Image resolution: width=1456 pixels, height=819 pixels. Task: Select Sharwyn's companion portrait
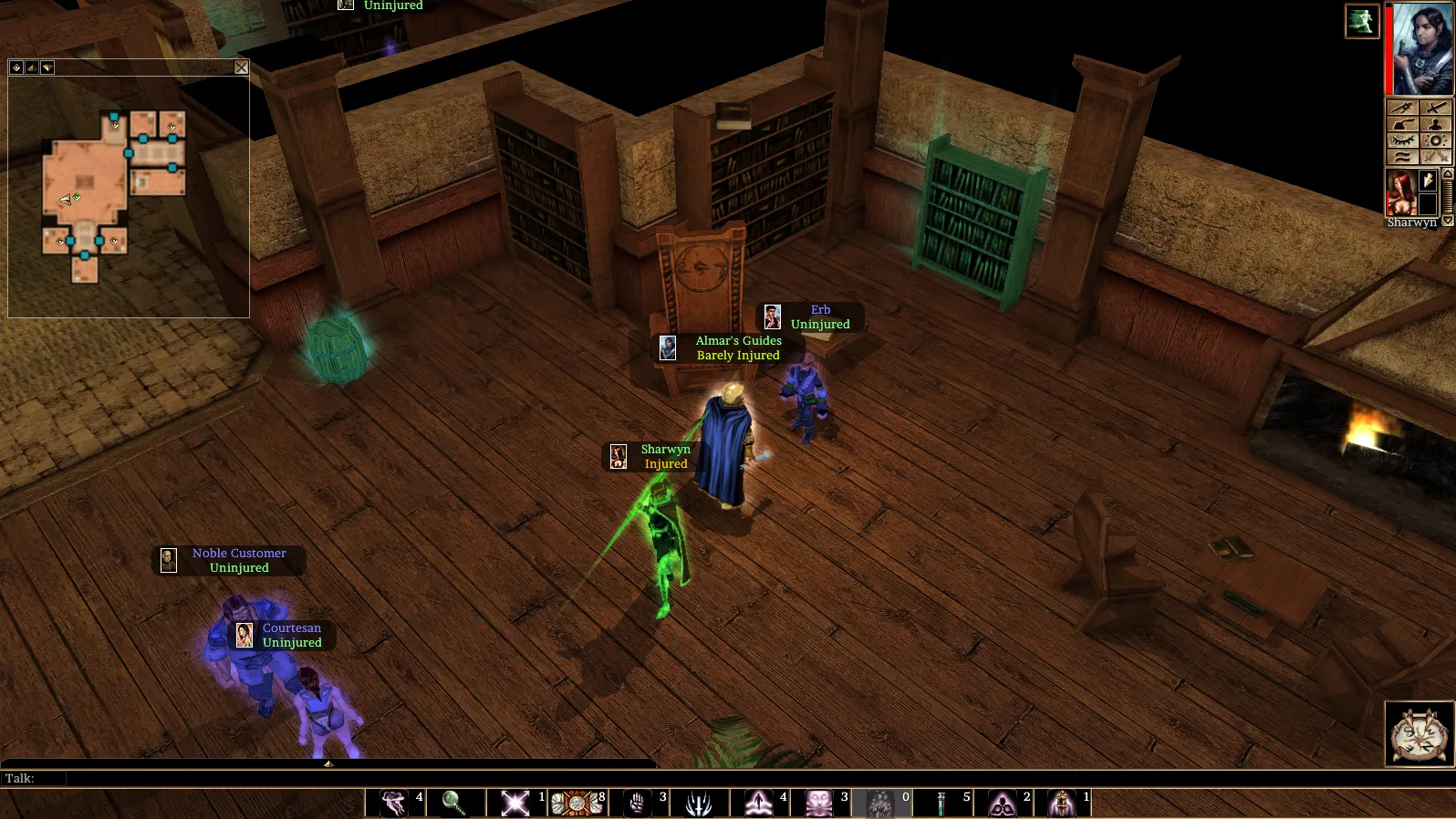click(x=1400, y=192)
